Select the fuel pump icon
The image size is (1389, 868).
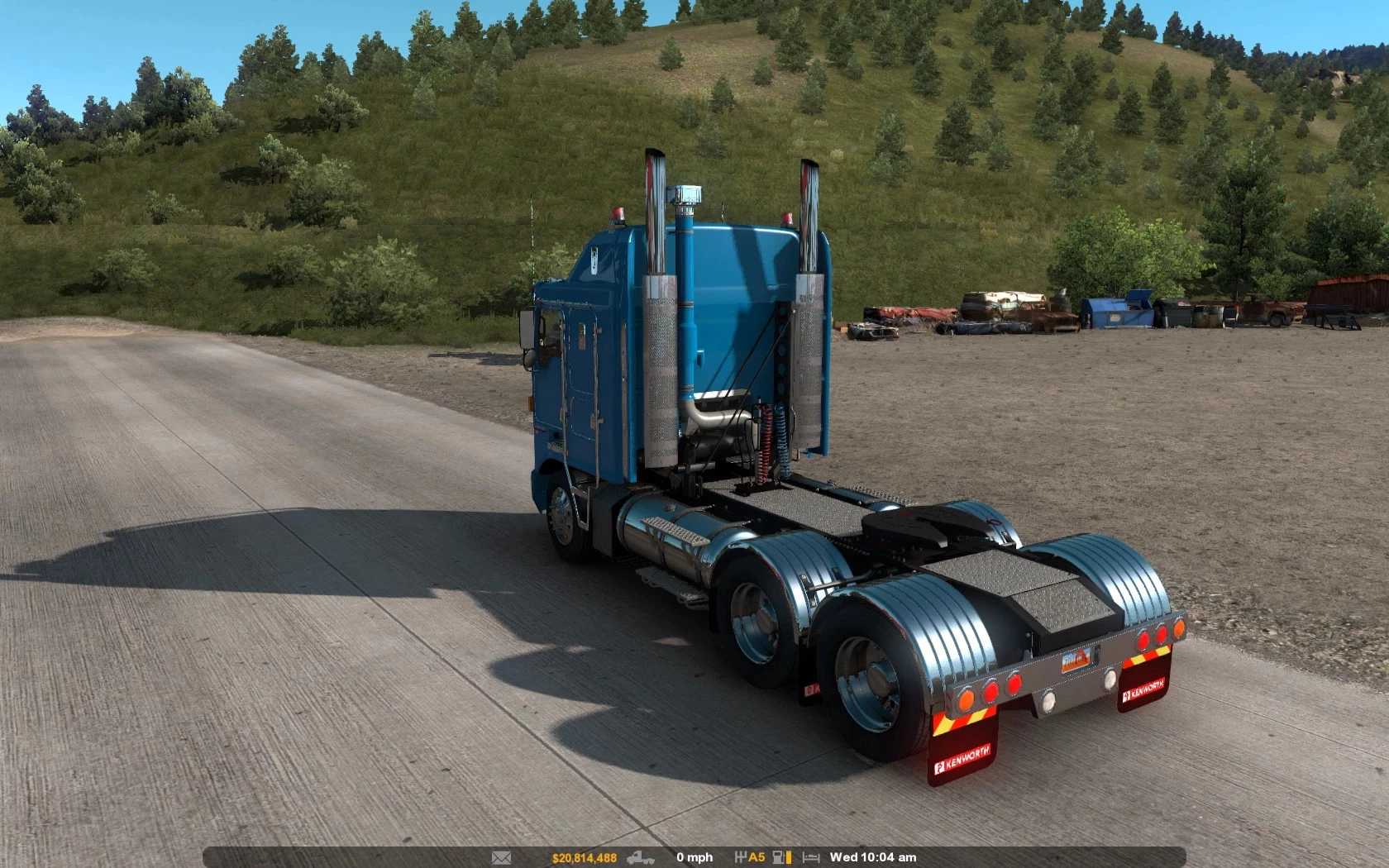point(778,858)
